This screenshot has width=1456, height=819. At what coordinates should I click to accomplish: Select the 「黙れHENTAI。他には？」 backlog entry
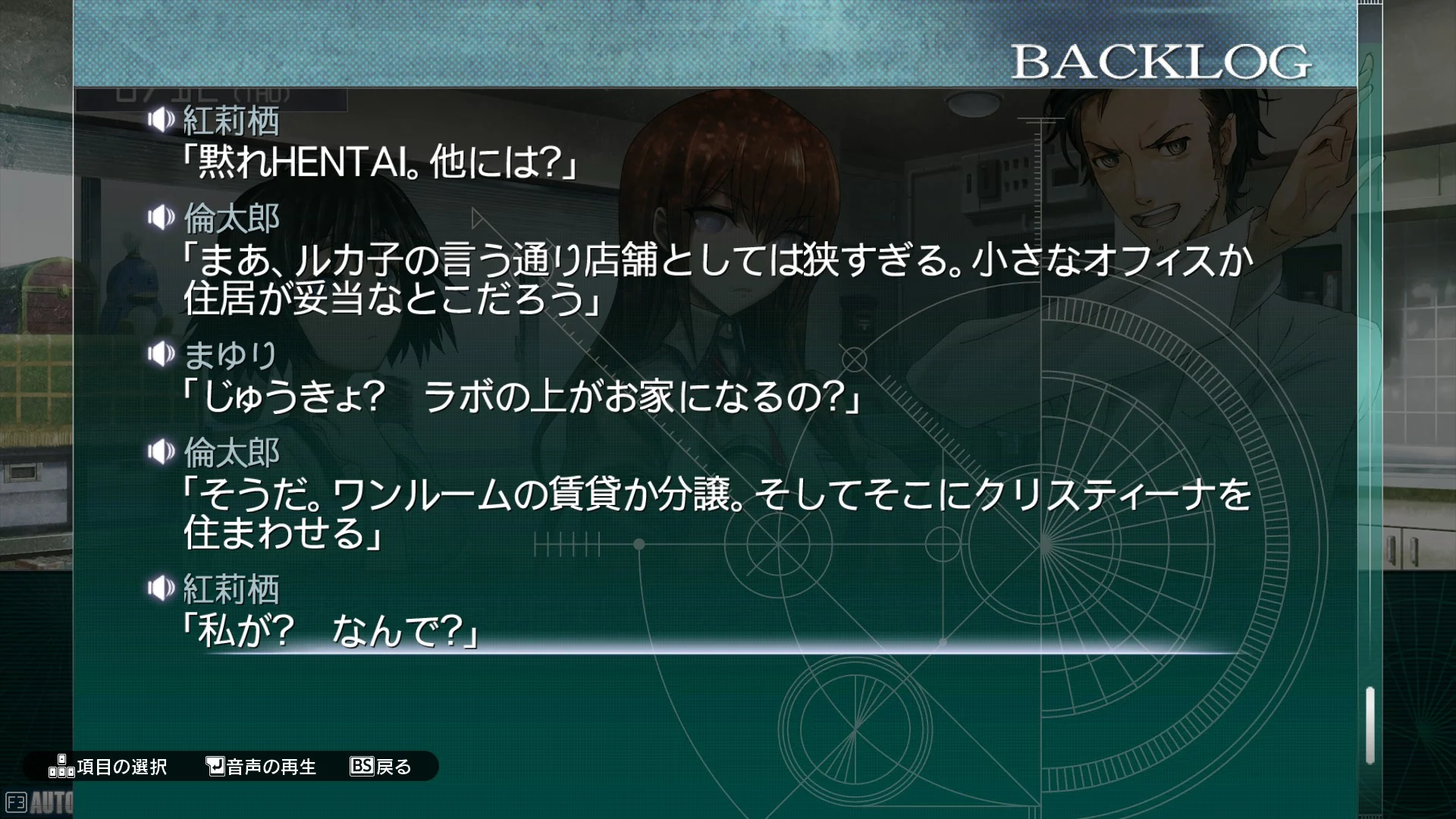tap(379, 162)
